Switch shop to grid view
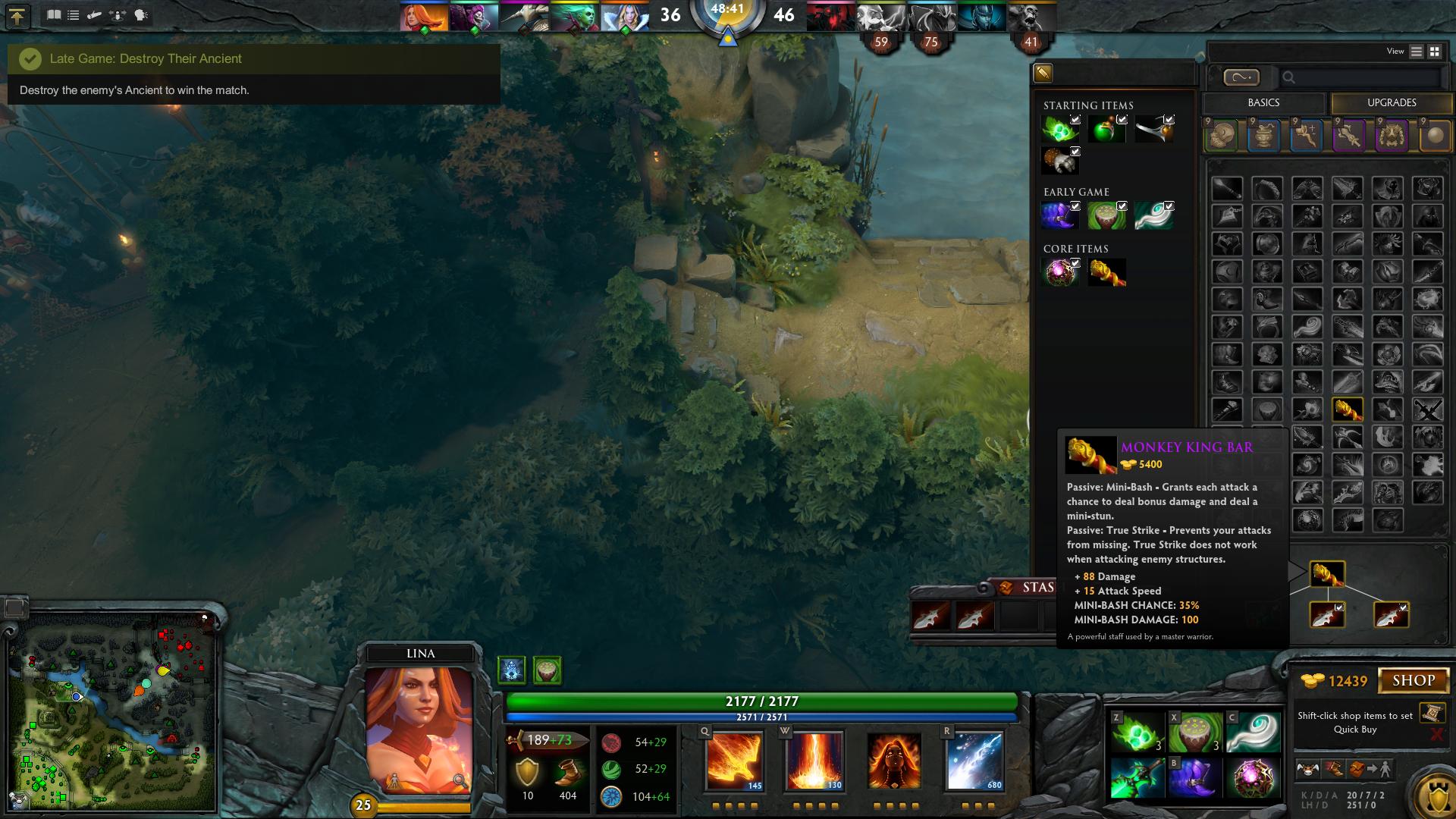This screenshot has width=1456, height=819. pyautogui.click(x=1435, y=52)
